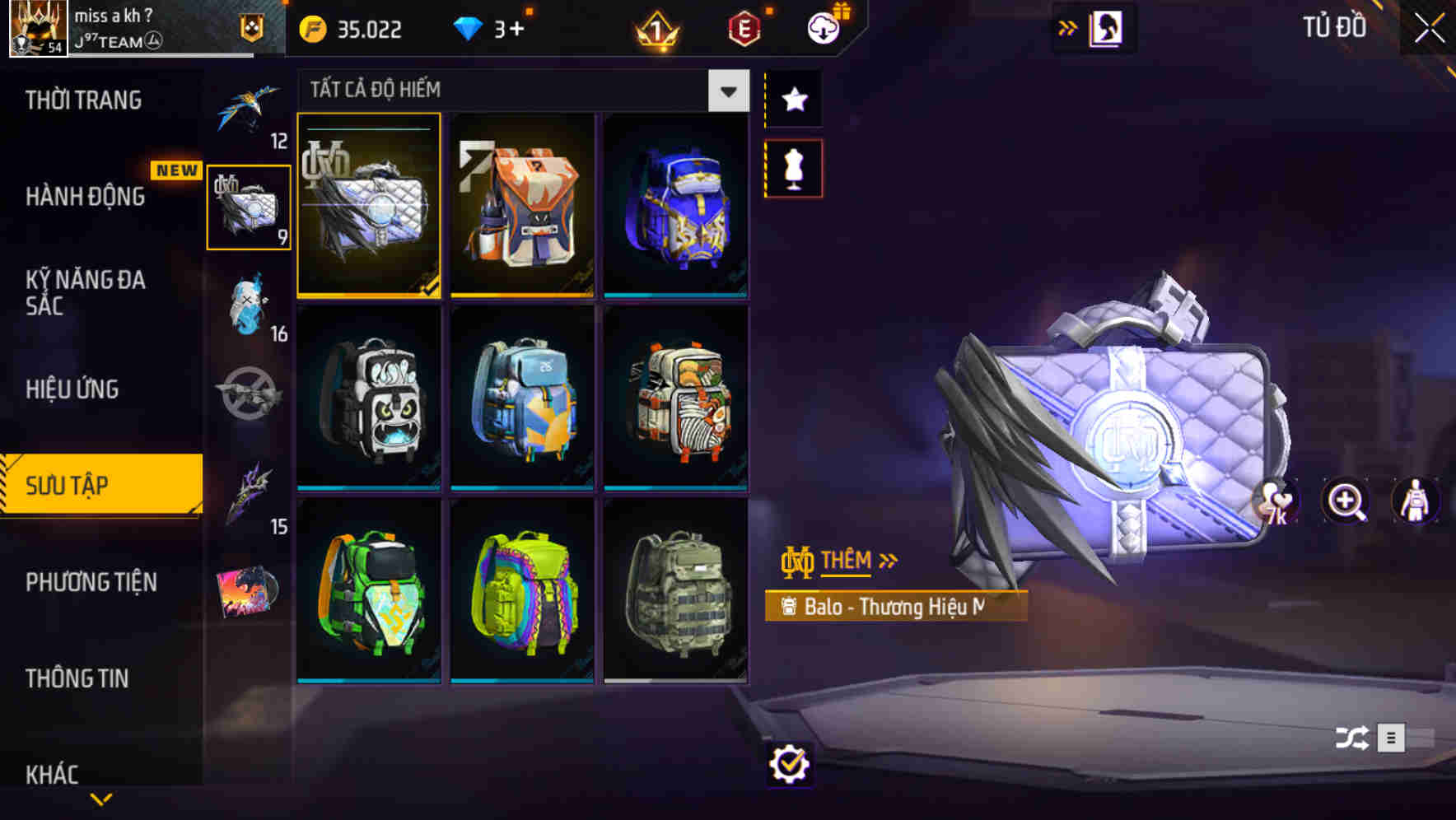
Task: Click the Balo - Thương Hiệu label button
Action: [895, 608]
